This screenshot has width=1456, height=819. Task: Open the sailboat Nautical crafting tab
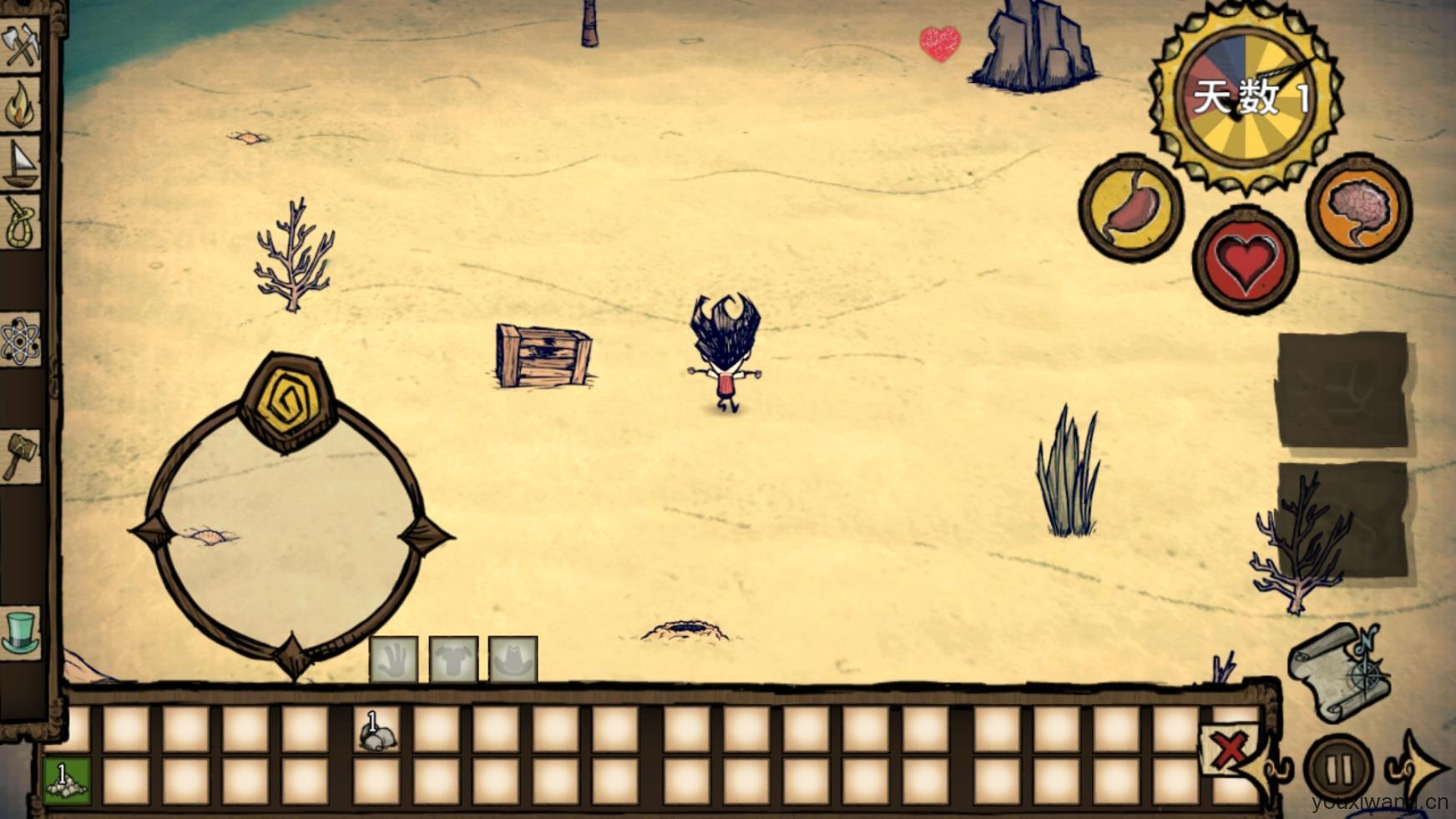point(21,163)
